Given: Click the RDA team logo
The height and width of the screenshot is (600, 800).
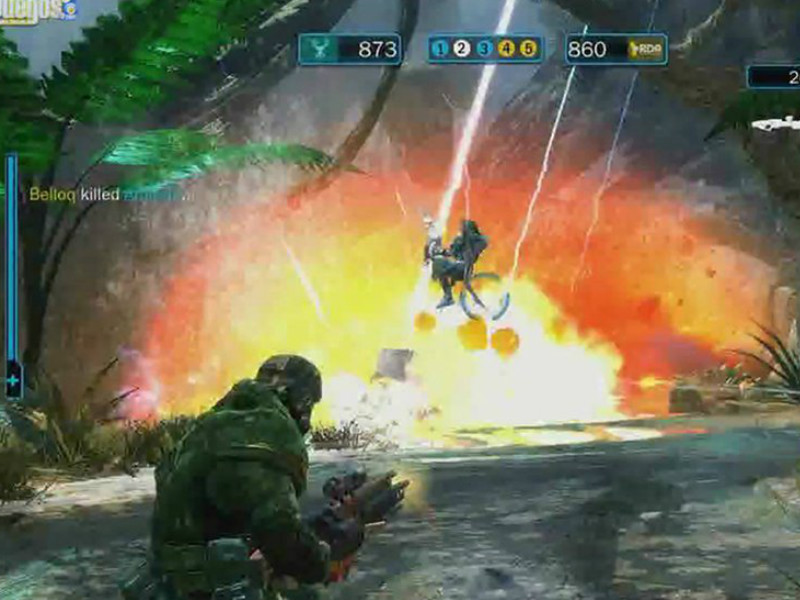Looking at the screenshot, I should (x=646, y=49).
